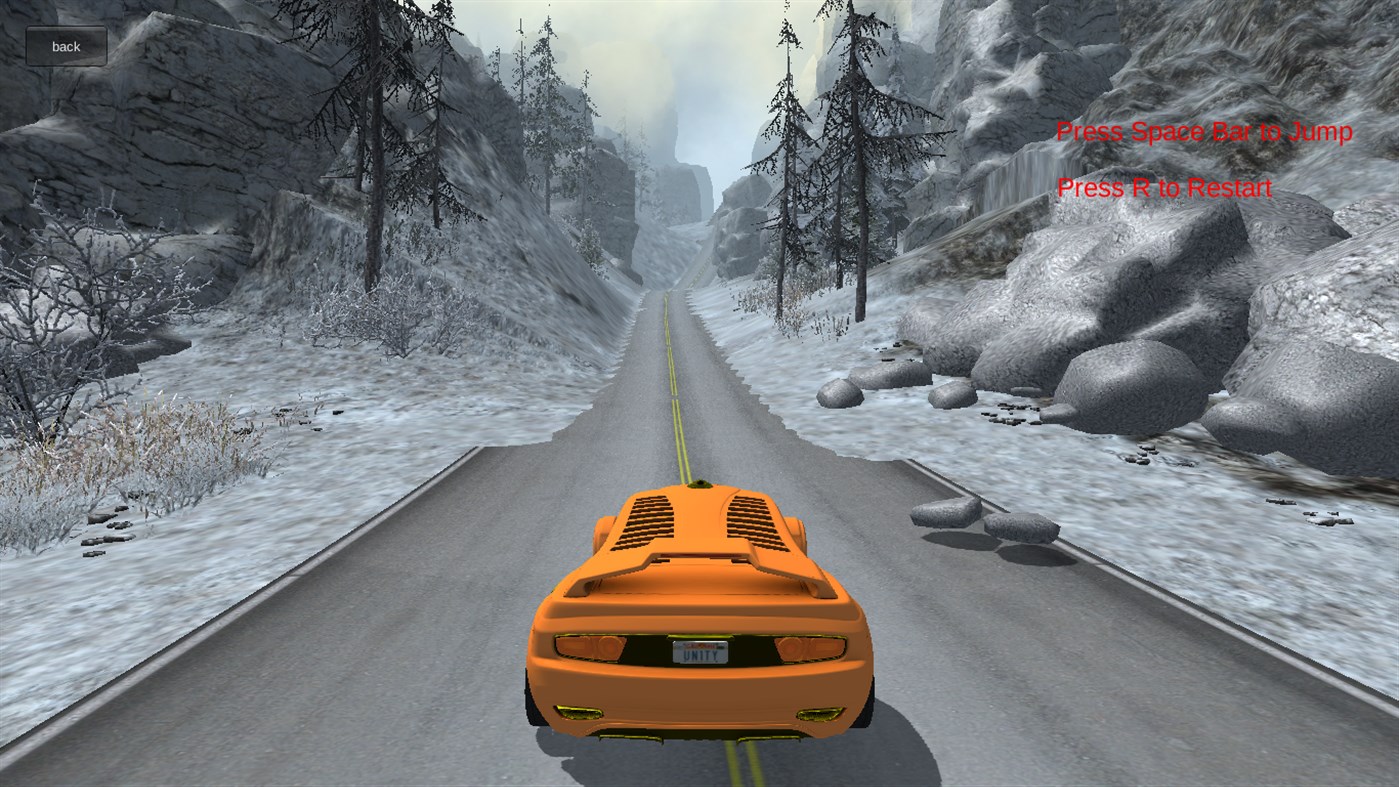Click the 'Press Space Bar to Jump' text
Image resolution: width=1399 pixels, height=787 pixels.
click(1203, 131)
